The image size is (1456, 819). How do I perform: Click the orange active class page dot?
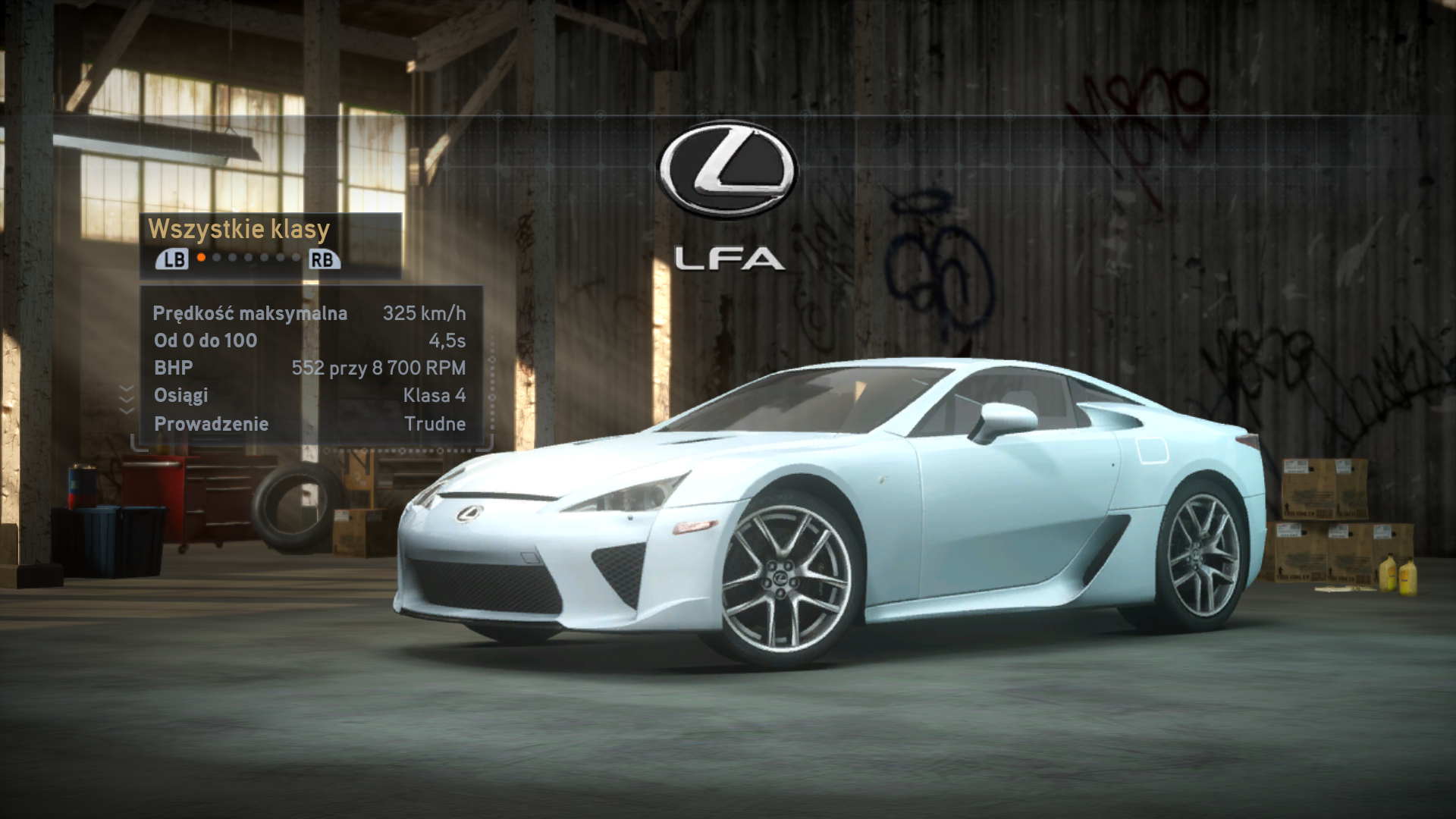(202, 258)
